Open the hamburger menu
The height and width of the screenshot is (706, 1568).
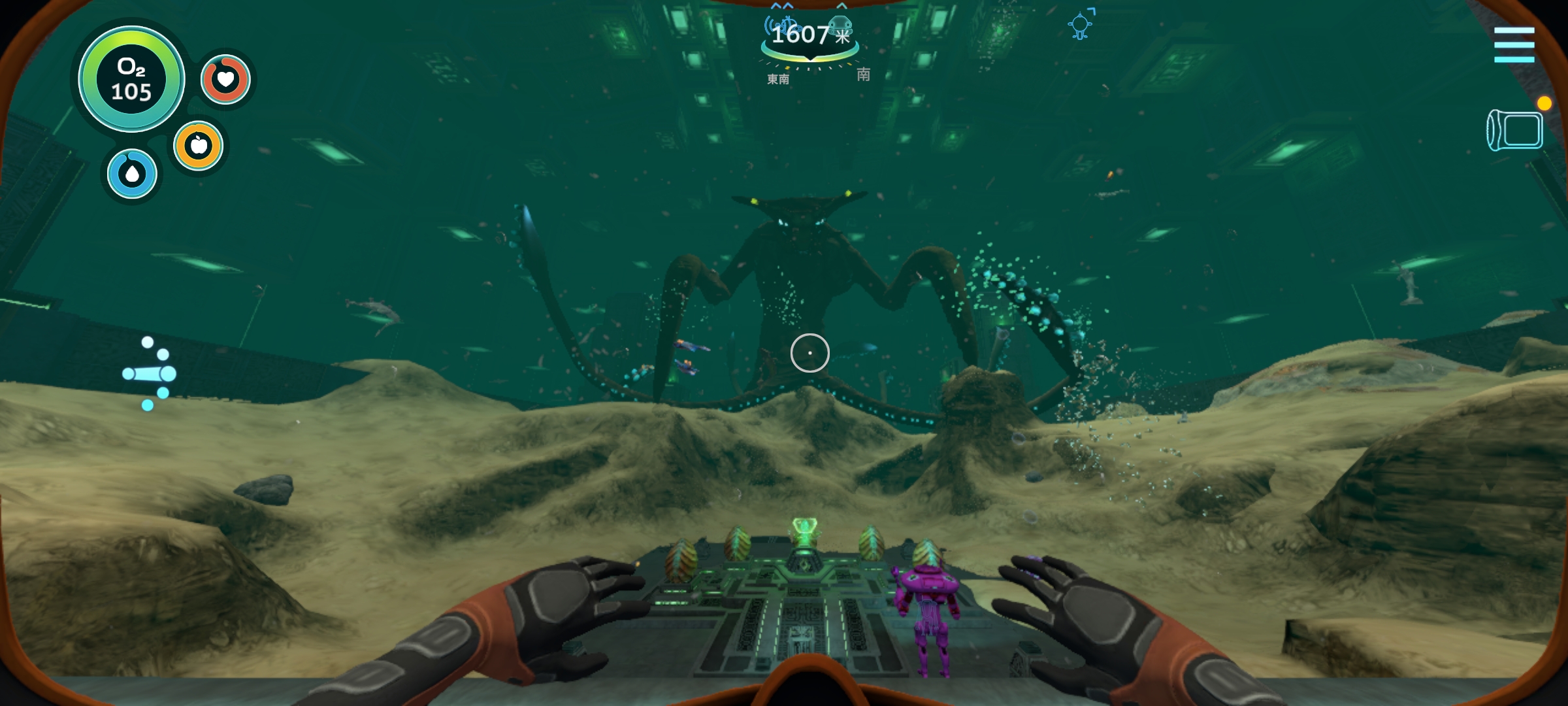coord(1514,44)
